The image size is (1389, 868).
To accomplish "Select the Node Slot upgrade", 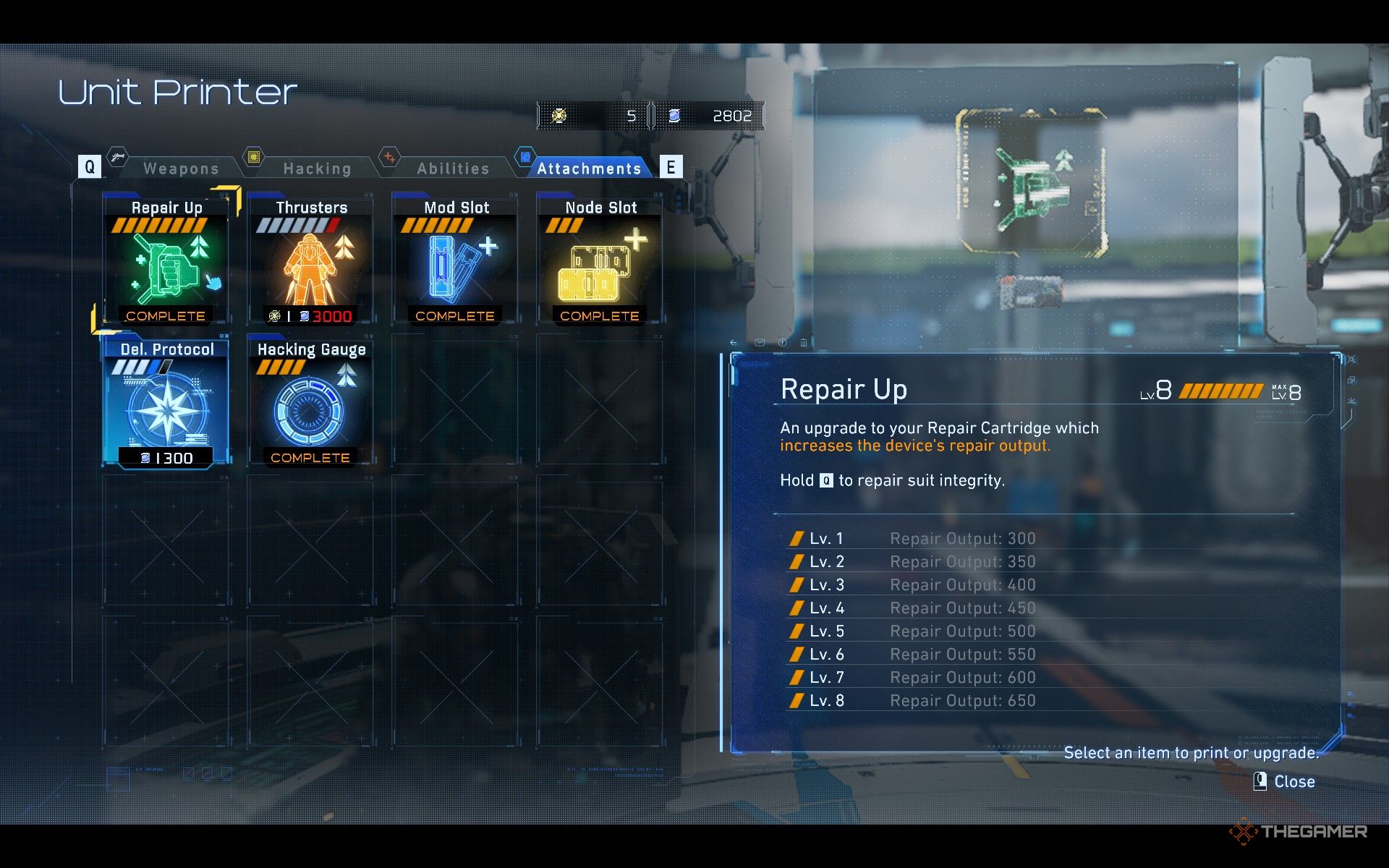I will pos(600,260).
